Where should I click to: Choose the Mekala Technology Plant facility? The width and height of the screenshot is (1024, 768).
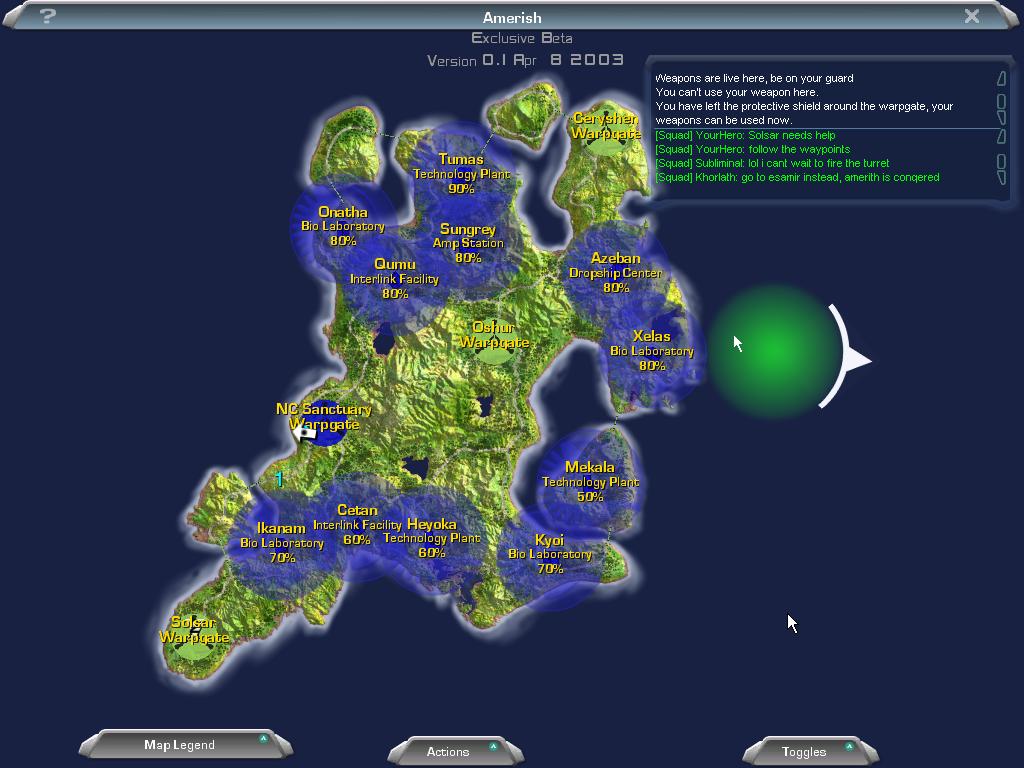[590, 481]
